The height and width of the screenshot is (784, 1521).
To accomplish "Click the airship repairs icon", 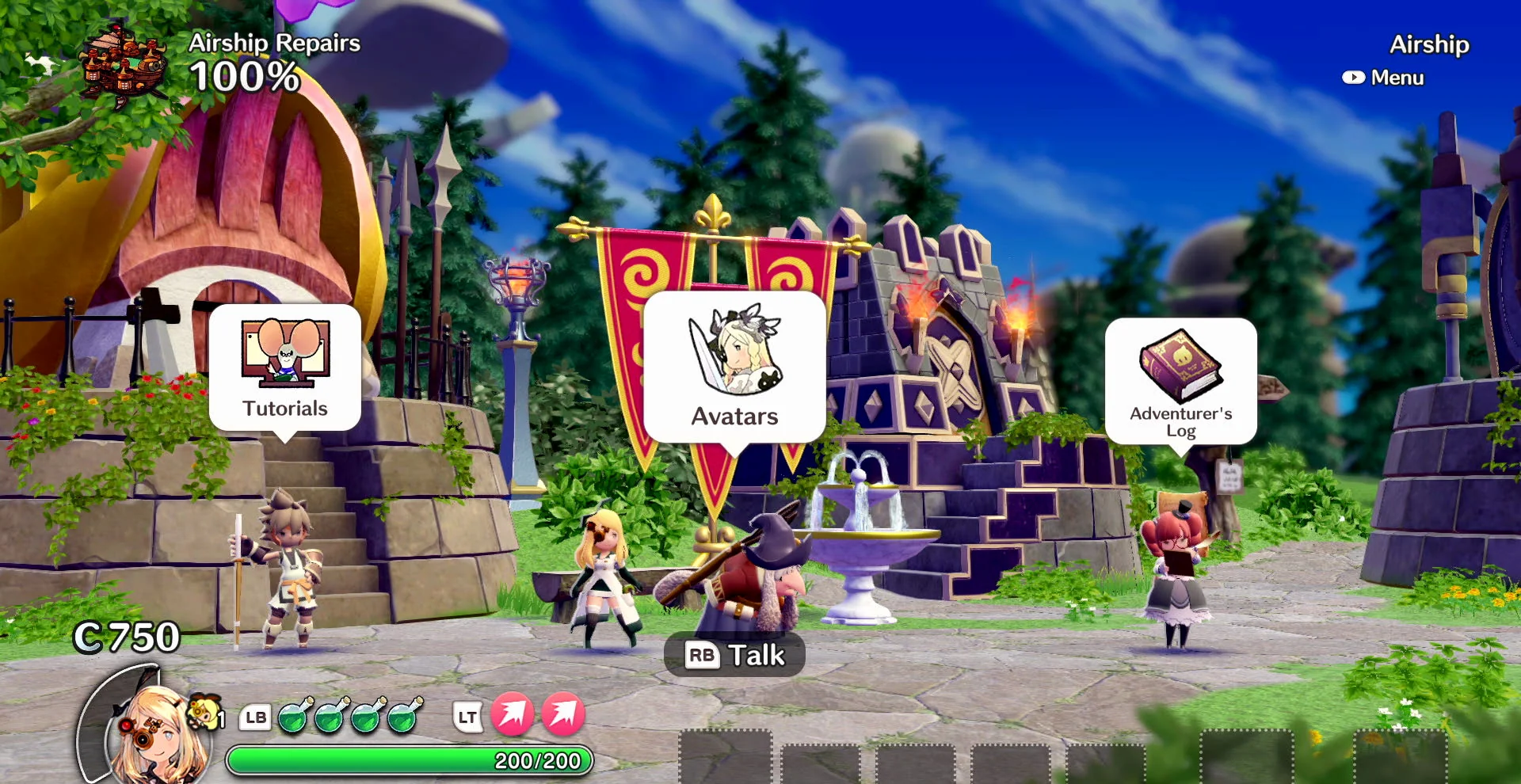I will click(x=124, y=63).
